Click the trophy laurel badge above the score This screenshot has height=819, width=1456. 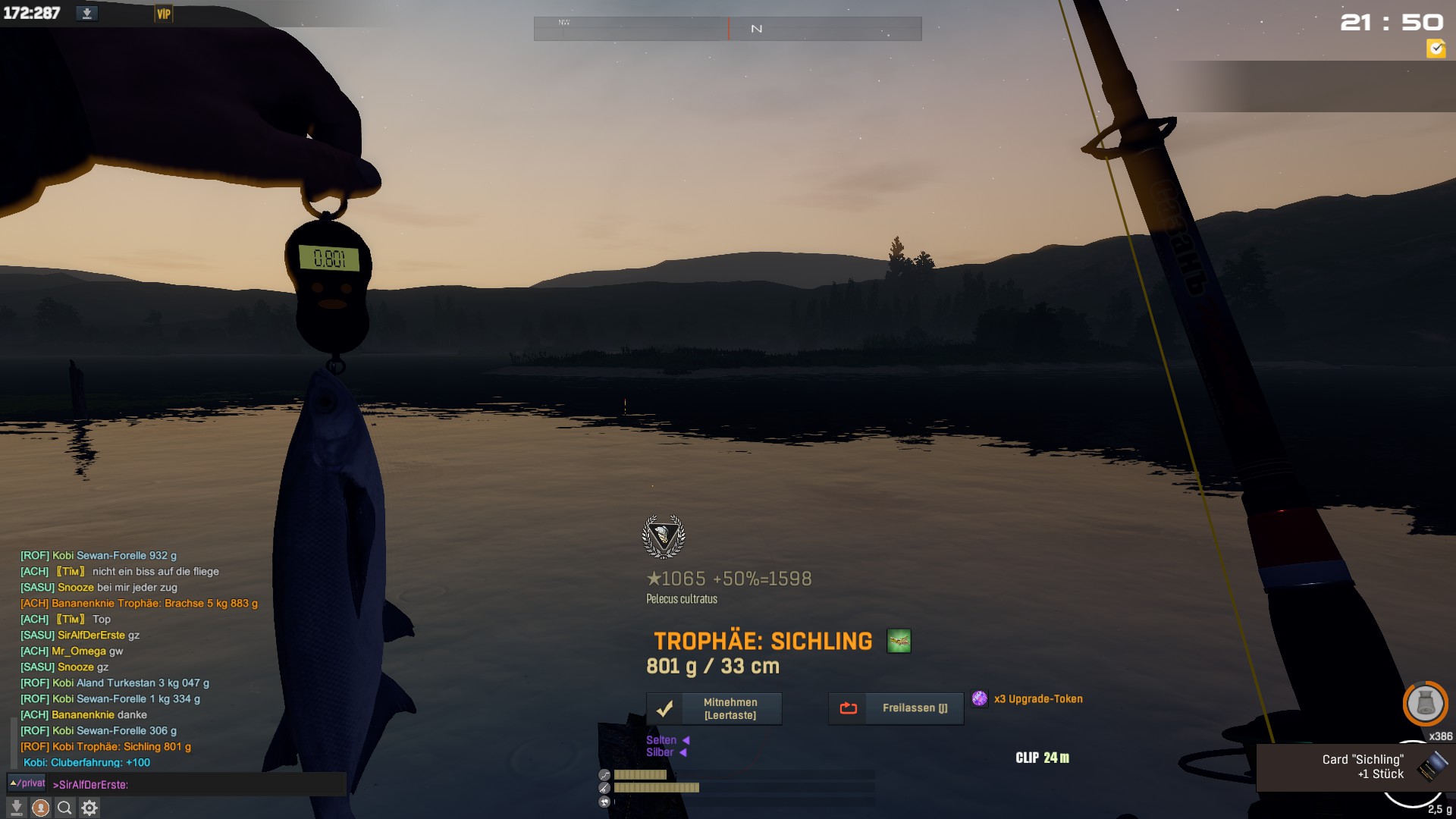[x=664, y=536]
